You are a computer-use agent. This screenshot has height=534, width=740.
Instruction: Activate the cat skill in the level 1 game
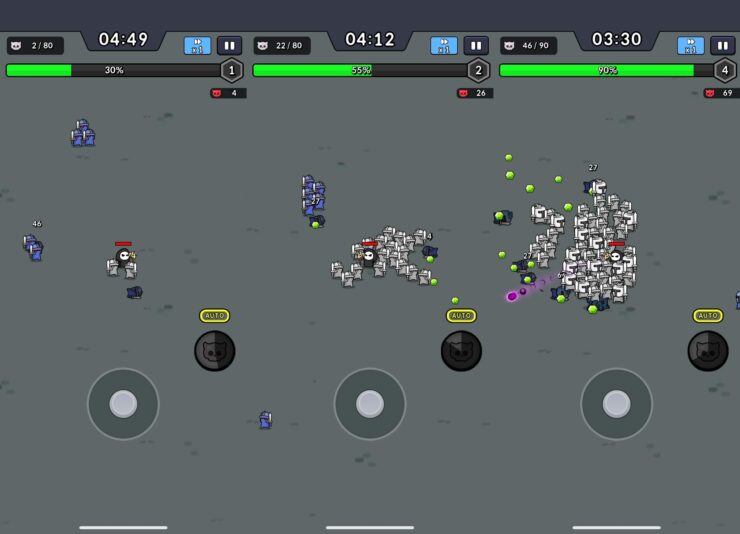click(214, 351)
